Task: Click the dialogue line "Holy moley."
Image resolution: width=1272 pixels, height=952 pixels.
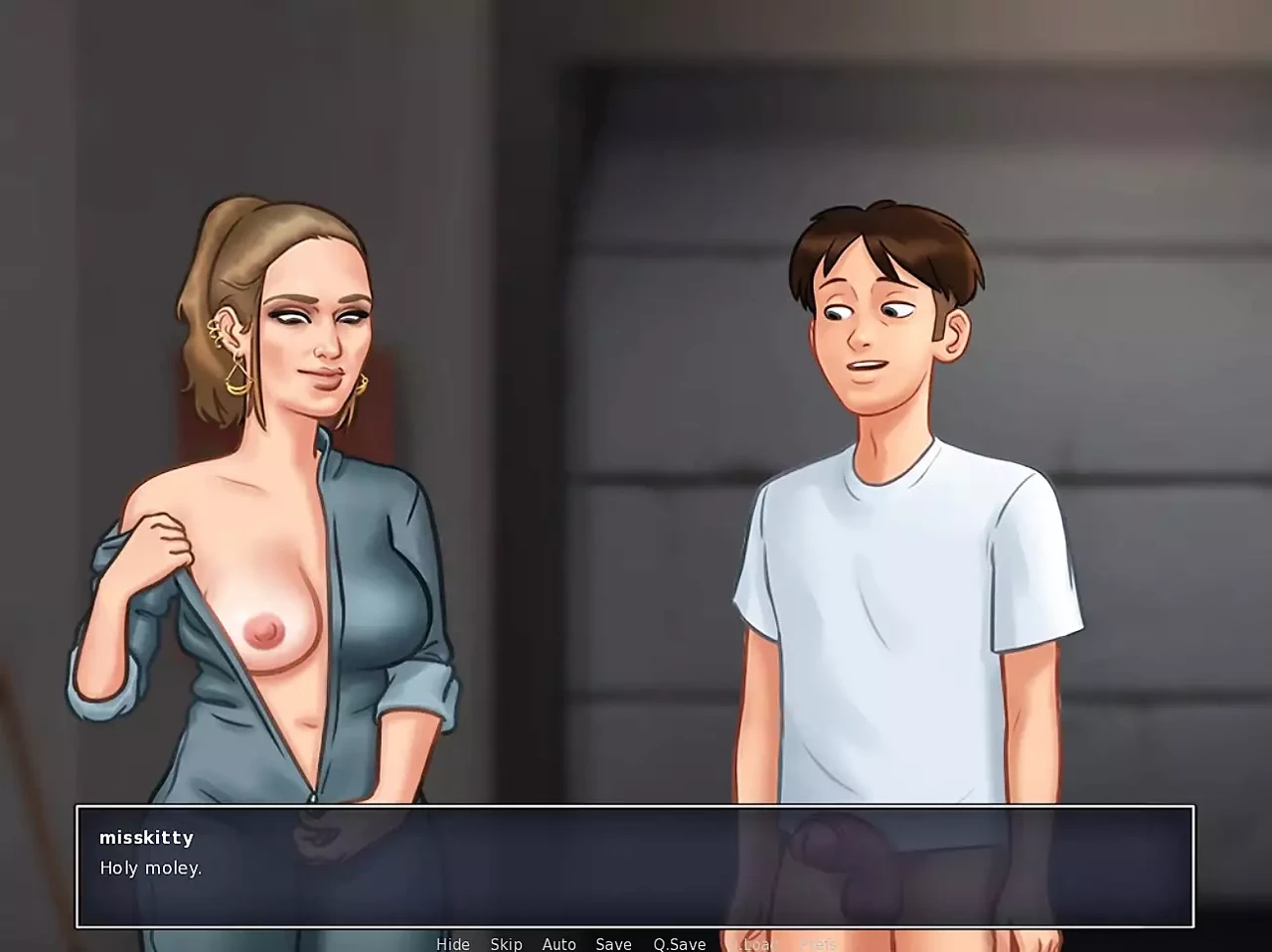Action: pos(150,868)
